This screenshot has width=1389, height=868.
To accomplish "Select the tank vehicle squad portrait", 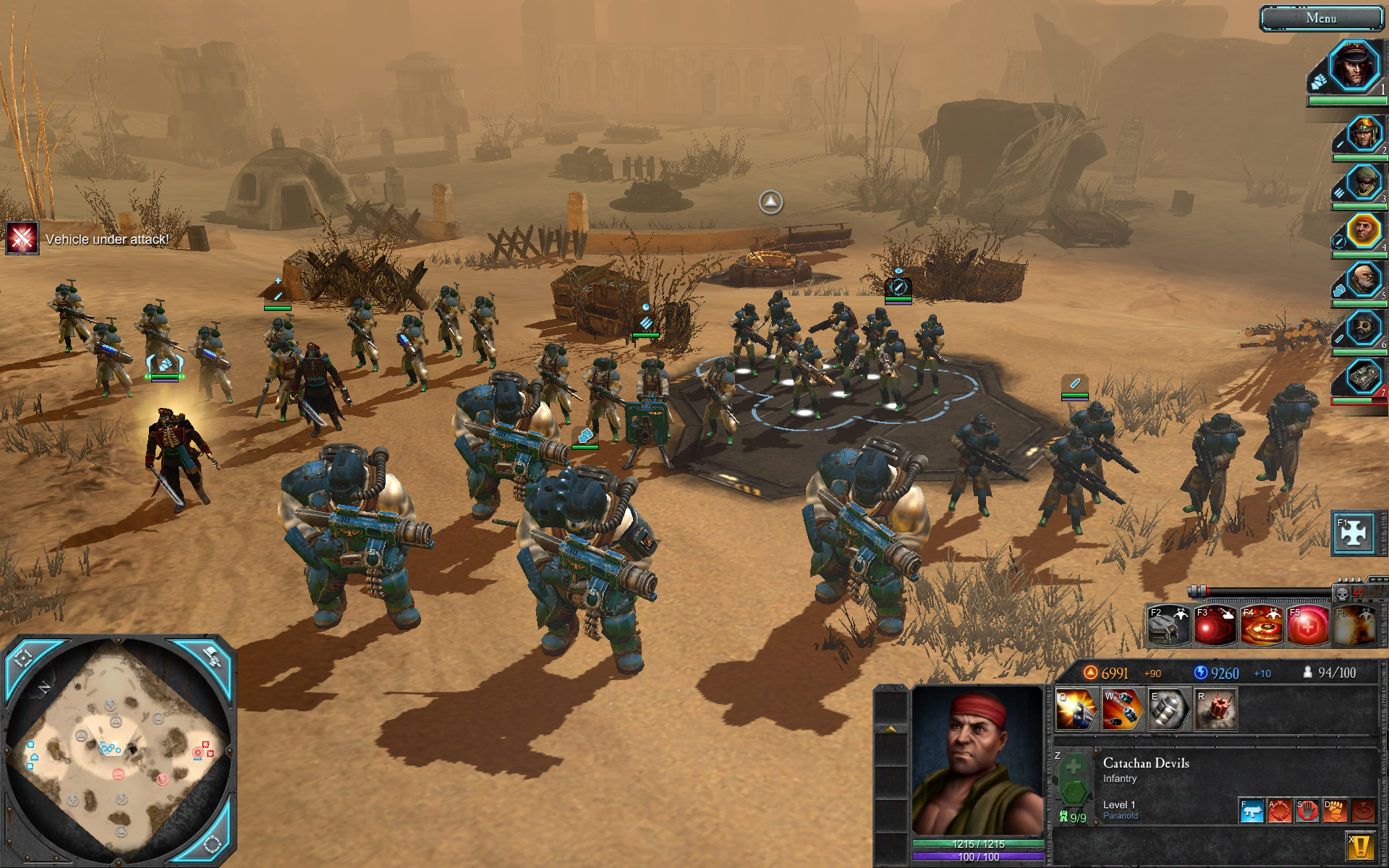I will [1364, 377].
